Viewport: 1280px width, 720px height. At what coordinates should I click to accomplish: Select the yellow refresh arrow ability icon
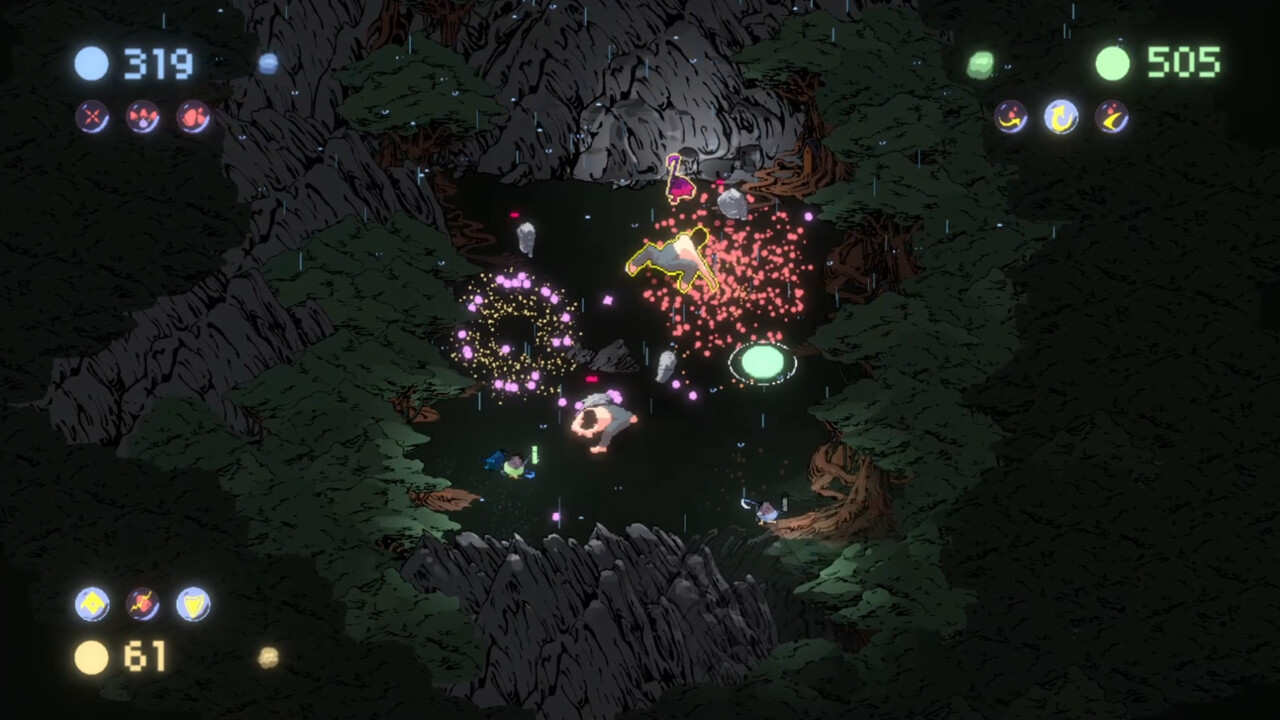click(1061, 115)
